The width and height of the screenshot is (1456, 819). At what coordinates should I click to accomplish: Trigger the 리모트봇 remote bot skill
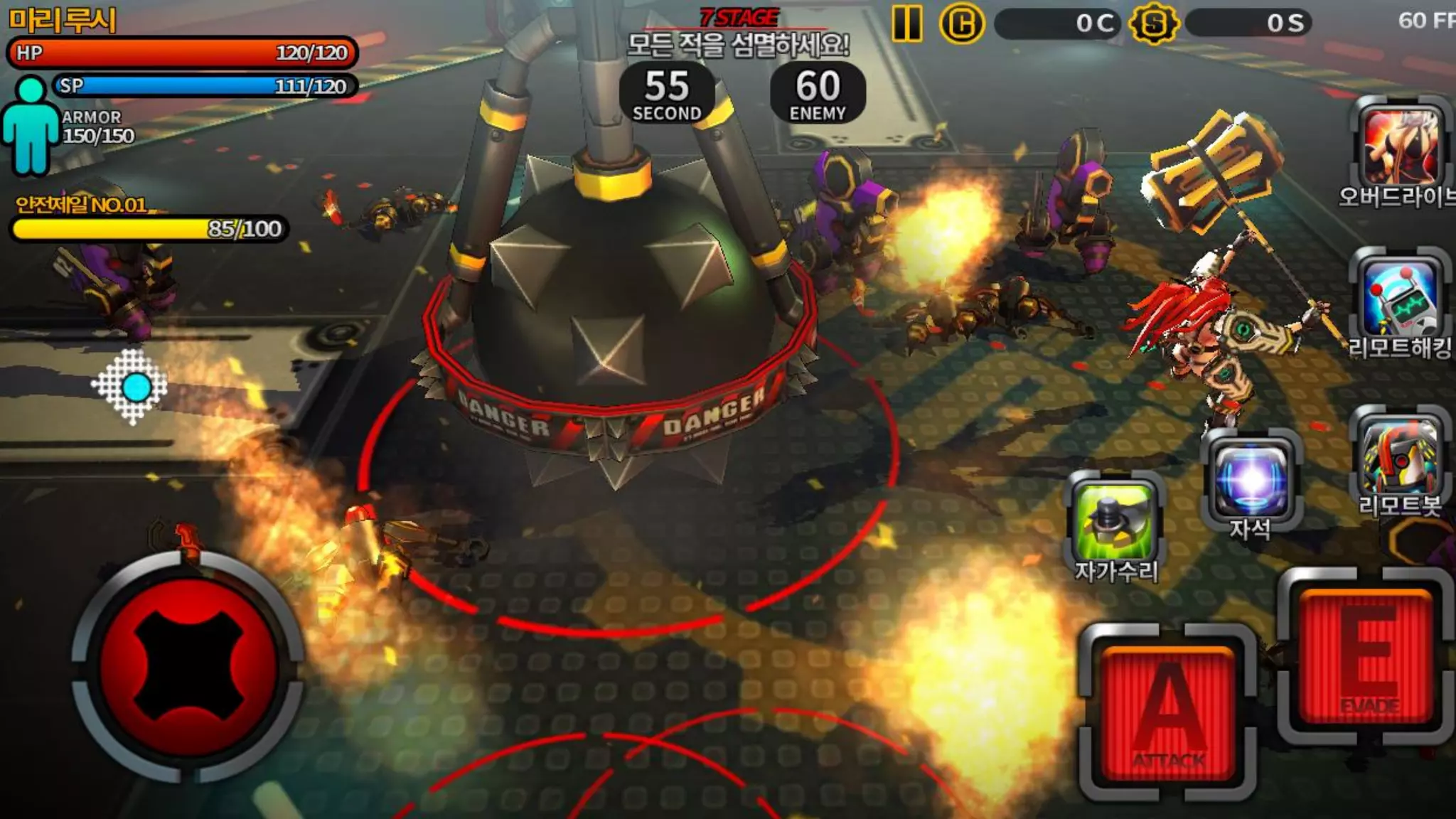point(1400,457)
